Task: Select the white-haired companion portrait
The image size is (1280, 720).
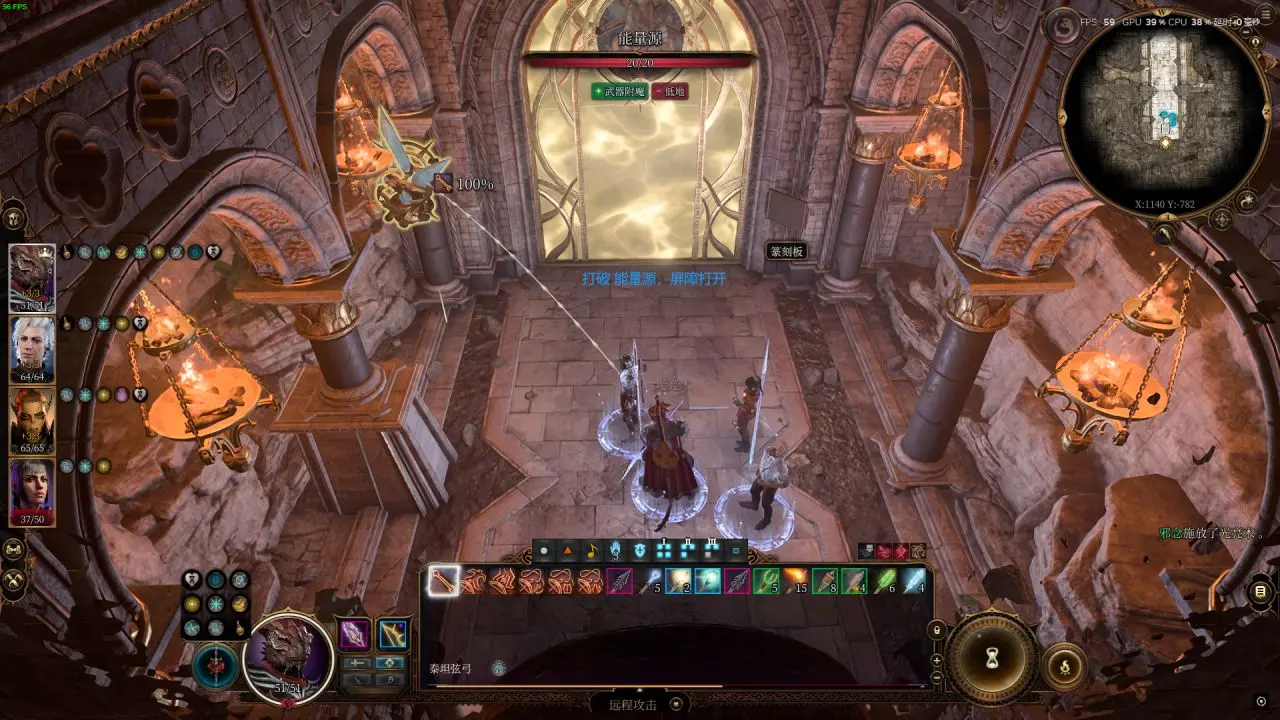Action: [x=32, y=348]
